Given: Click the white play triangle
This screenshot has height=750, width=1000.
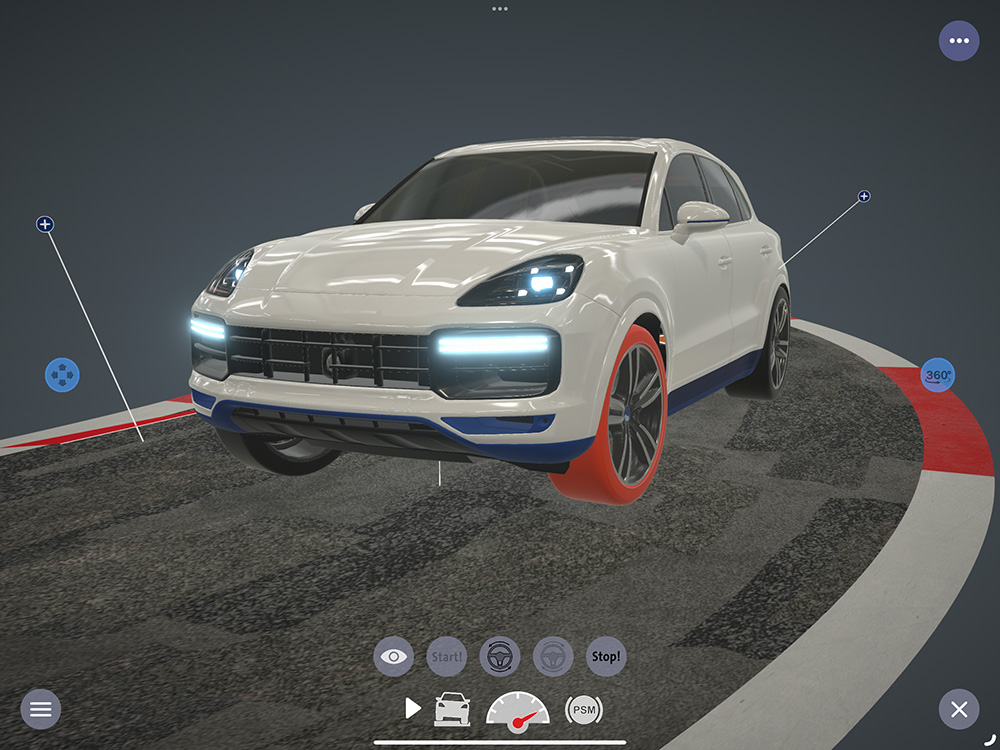Looking at the screenshot, I should click(x=413, y=709).
